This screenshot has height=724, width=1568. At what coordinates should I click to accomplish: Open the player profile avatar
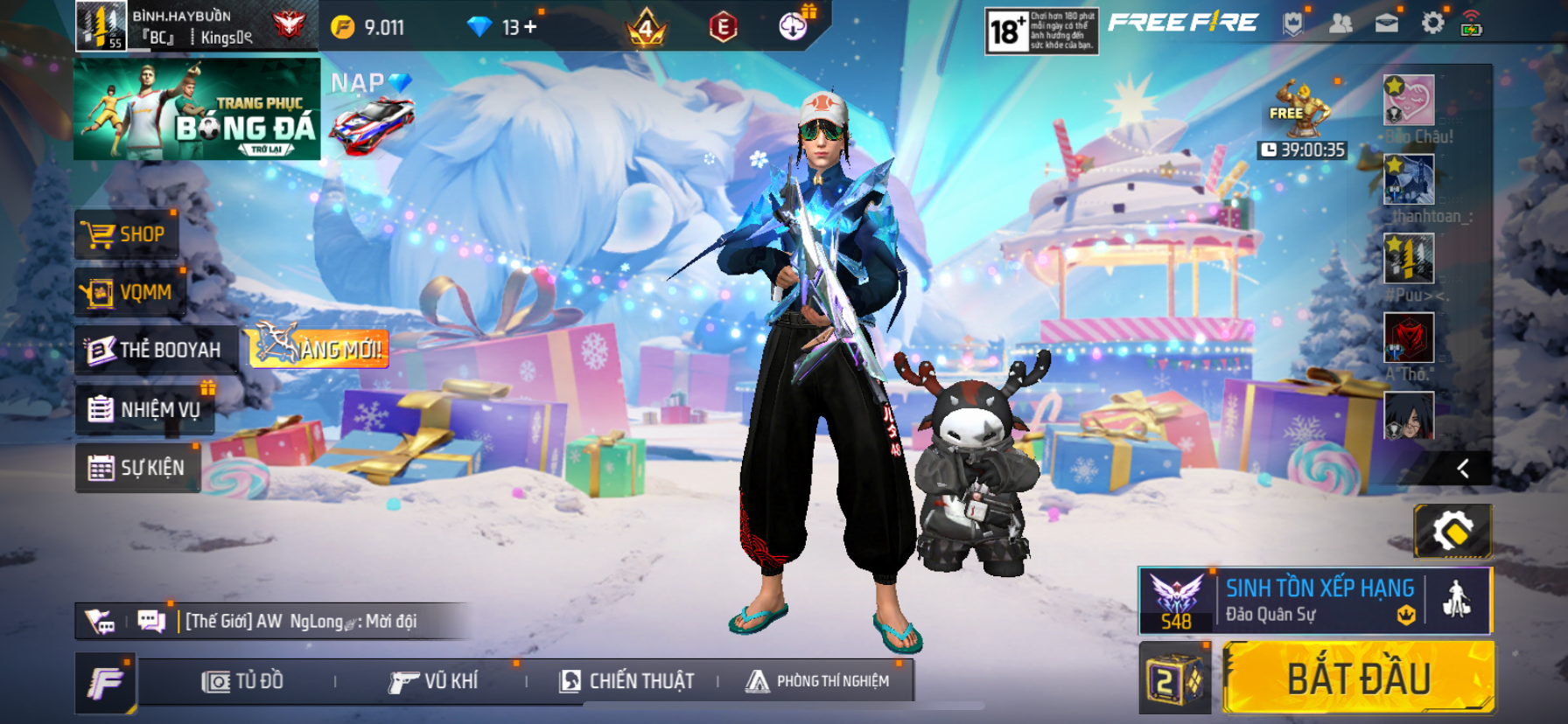101,25
